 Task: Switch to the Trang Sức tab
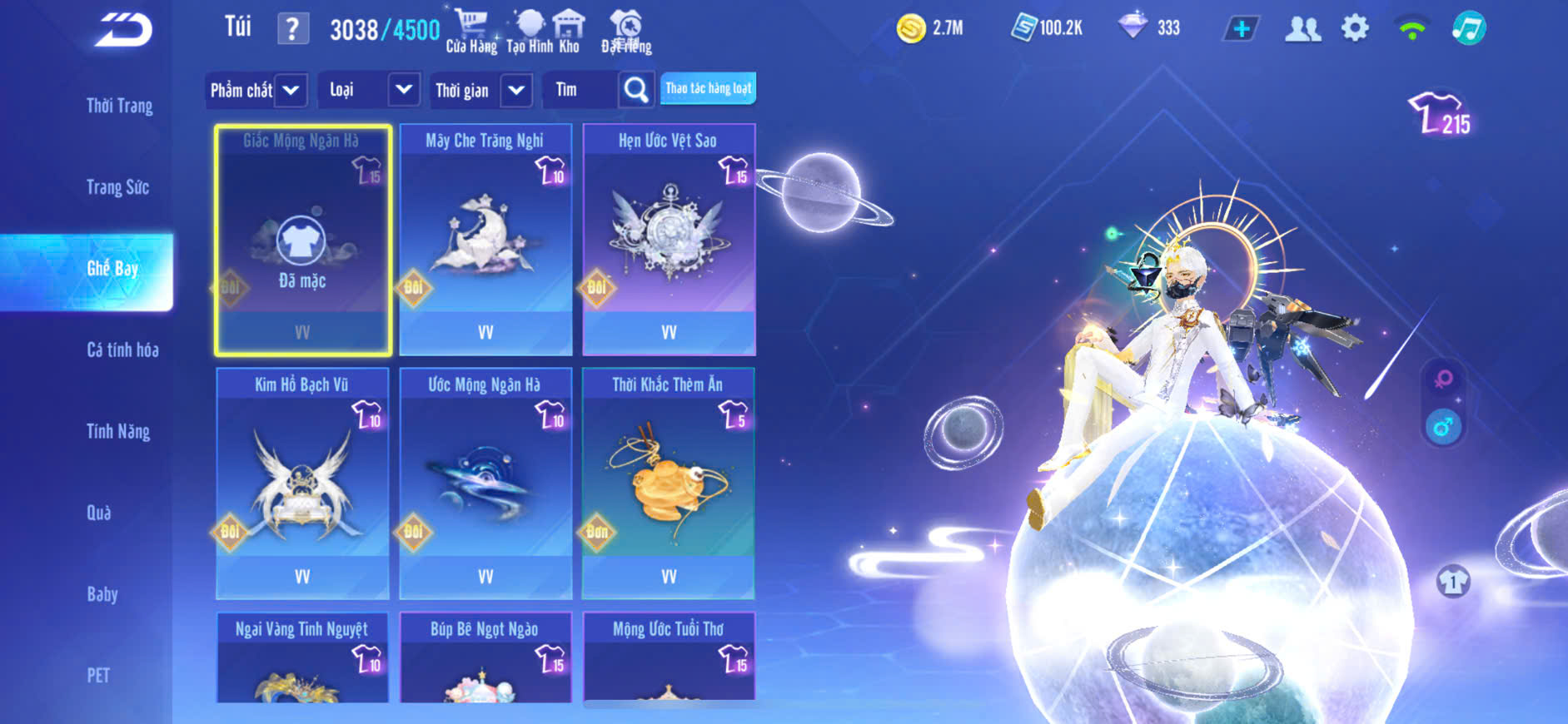tap(117, 187)
